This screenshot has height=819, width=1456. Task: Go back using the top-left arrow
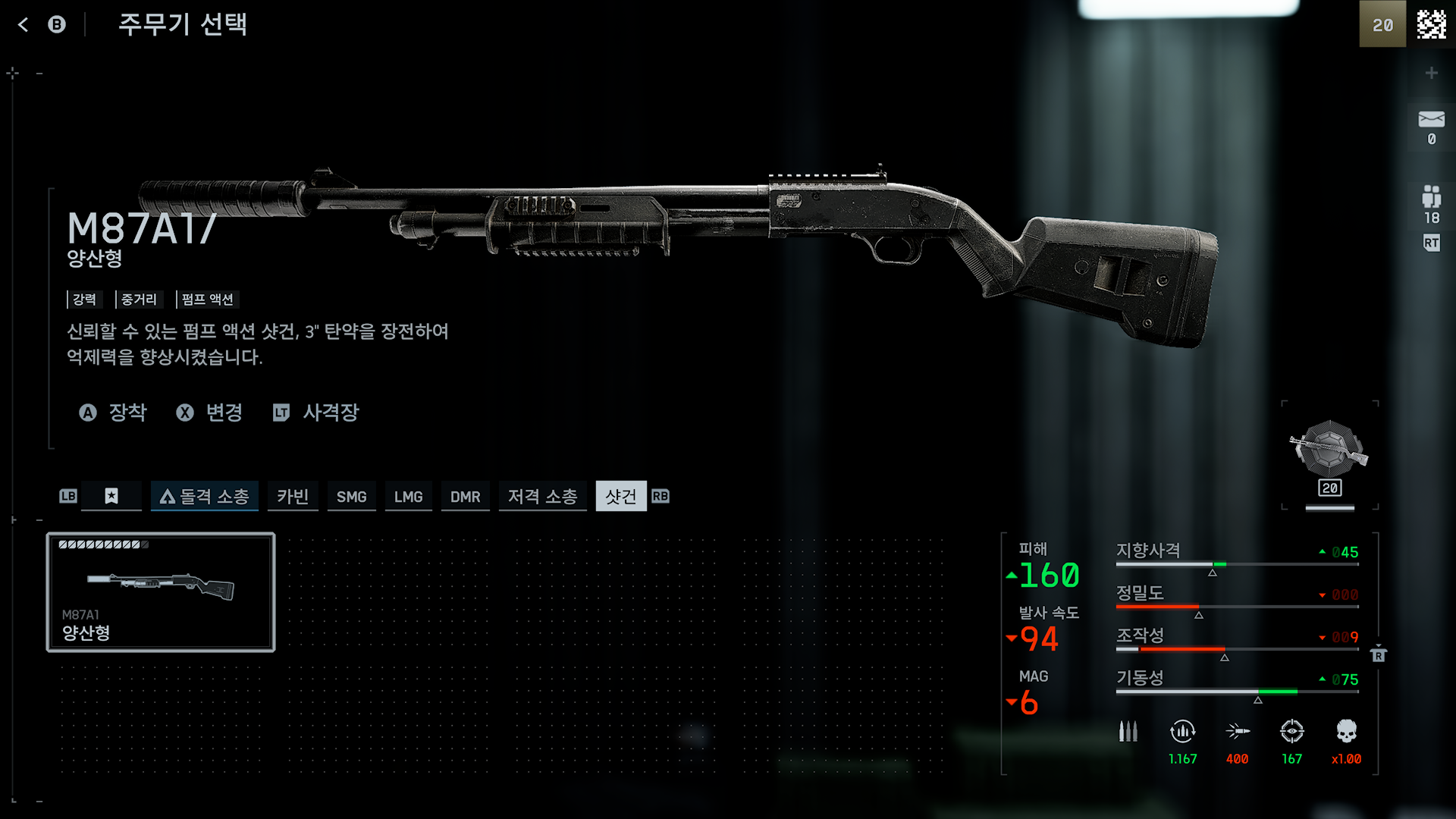point(23,25)
